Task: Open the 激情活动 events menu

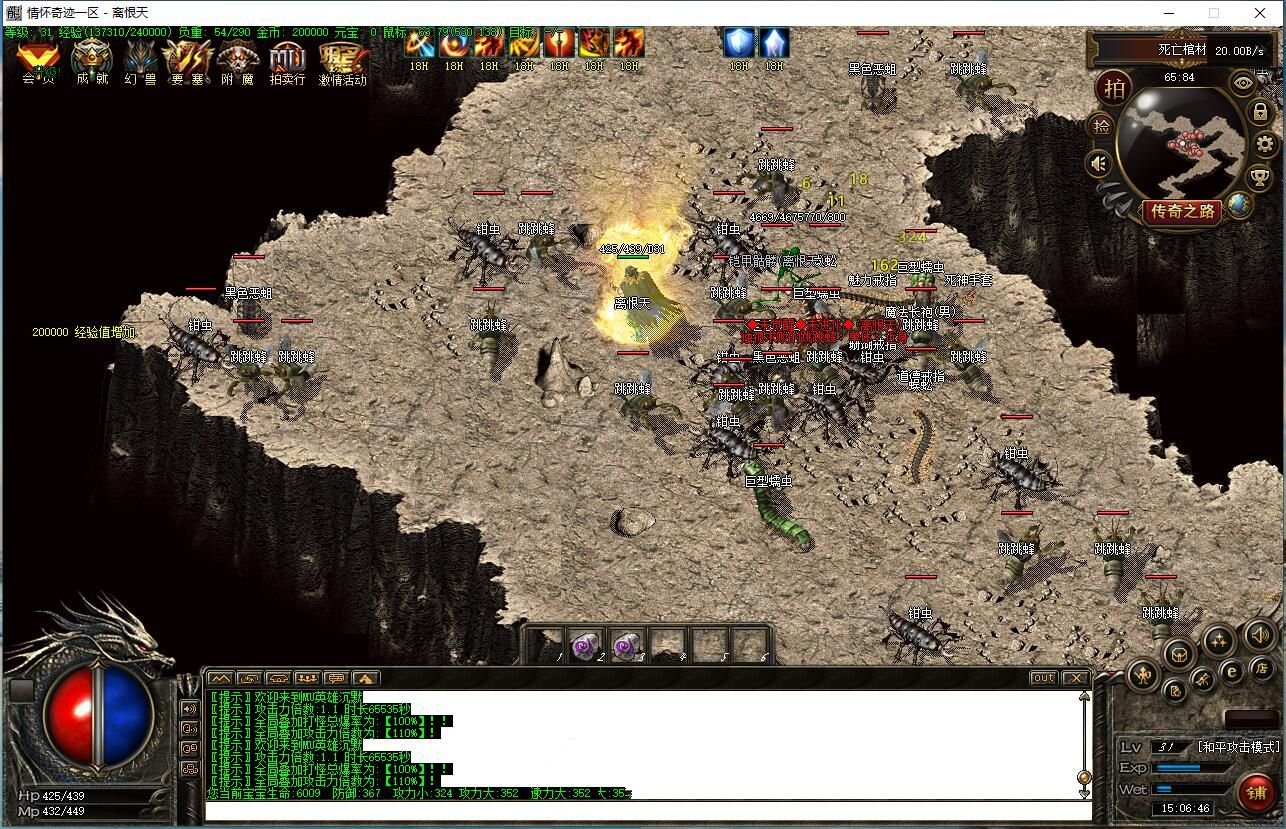Action: click(x=342, y=62)
